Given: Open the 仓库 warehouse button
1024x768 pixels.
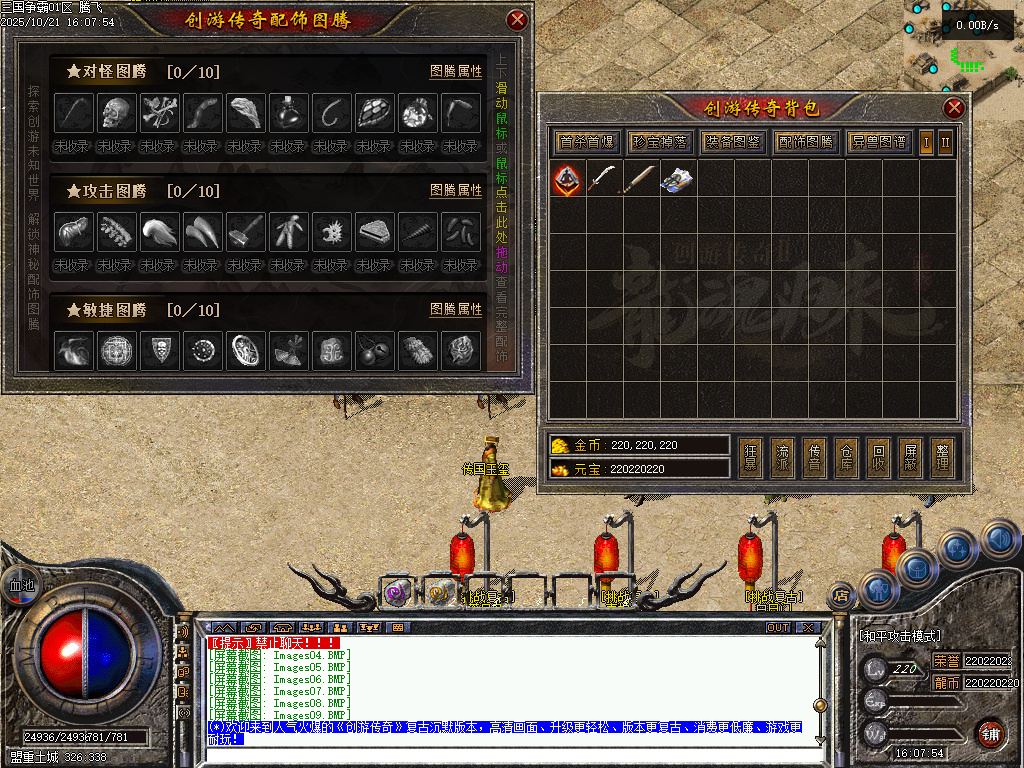Looking at the screenshot, I should coord(846,457).
